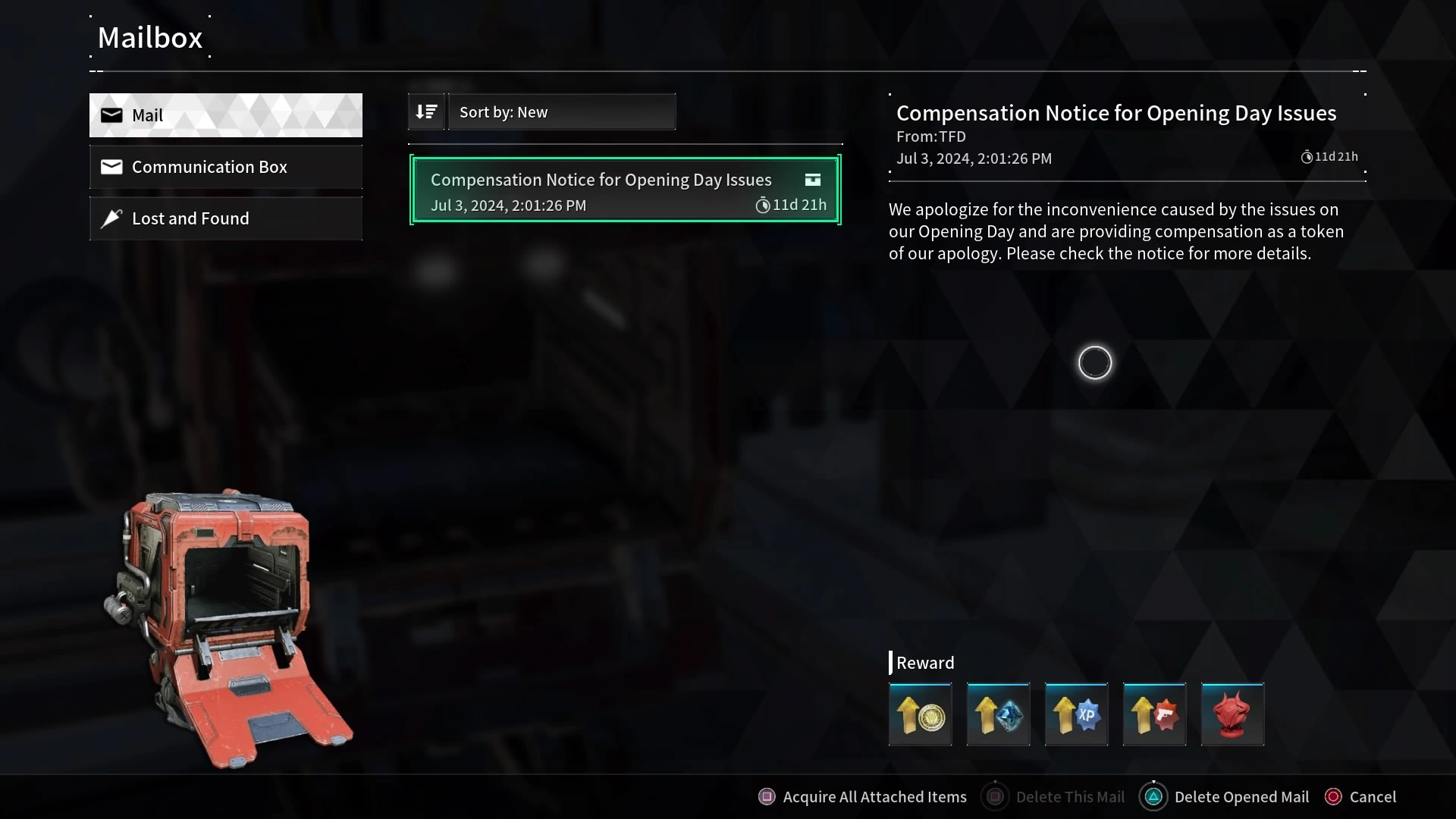Select the Lost and Found tab

(x=225, y=218)
